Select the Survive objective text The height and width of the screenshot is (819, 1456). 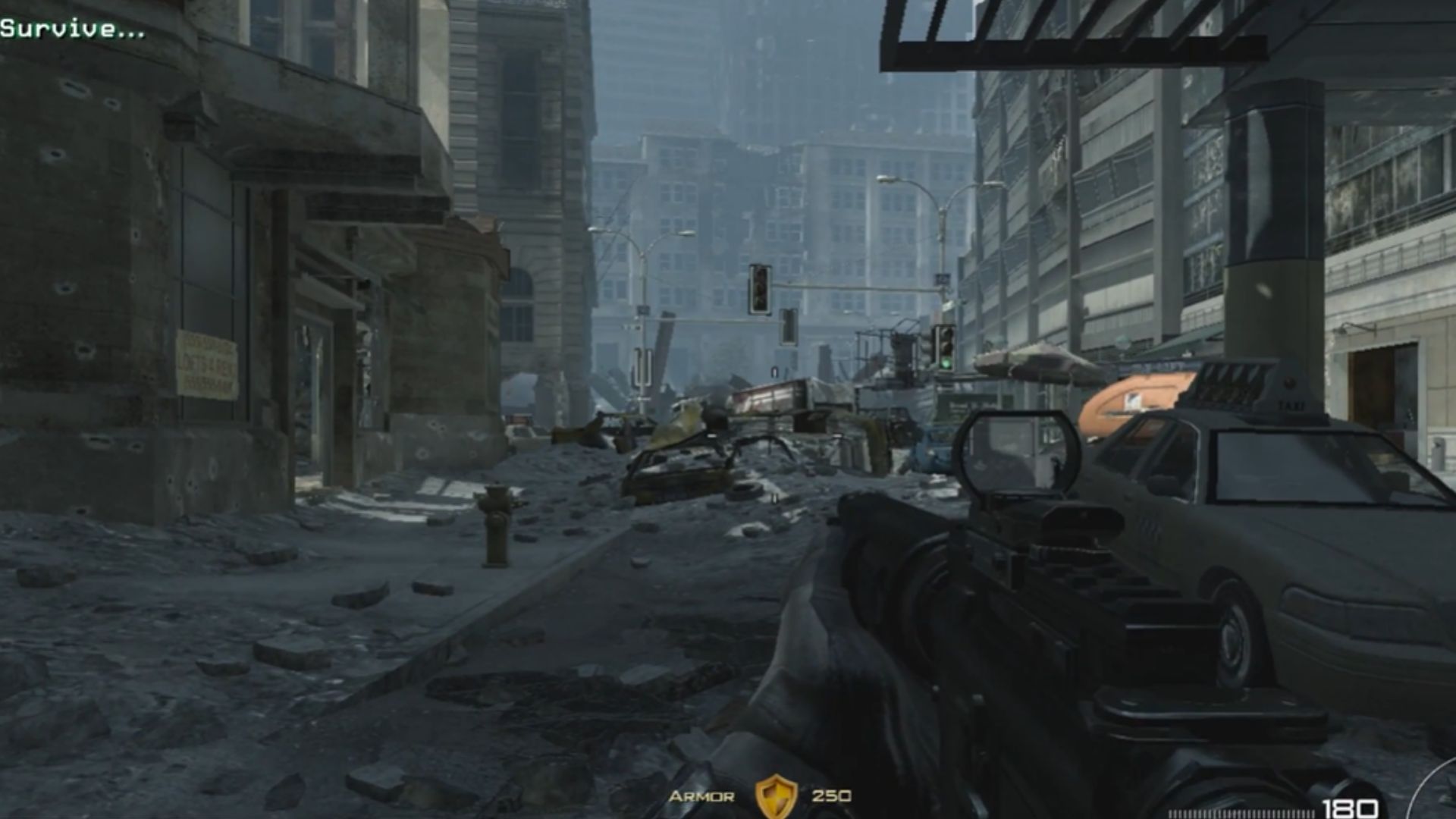pos(72,29)
